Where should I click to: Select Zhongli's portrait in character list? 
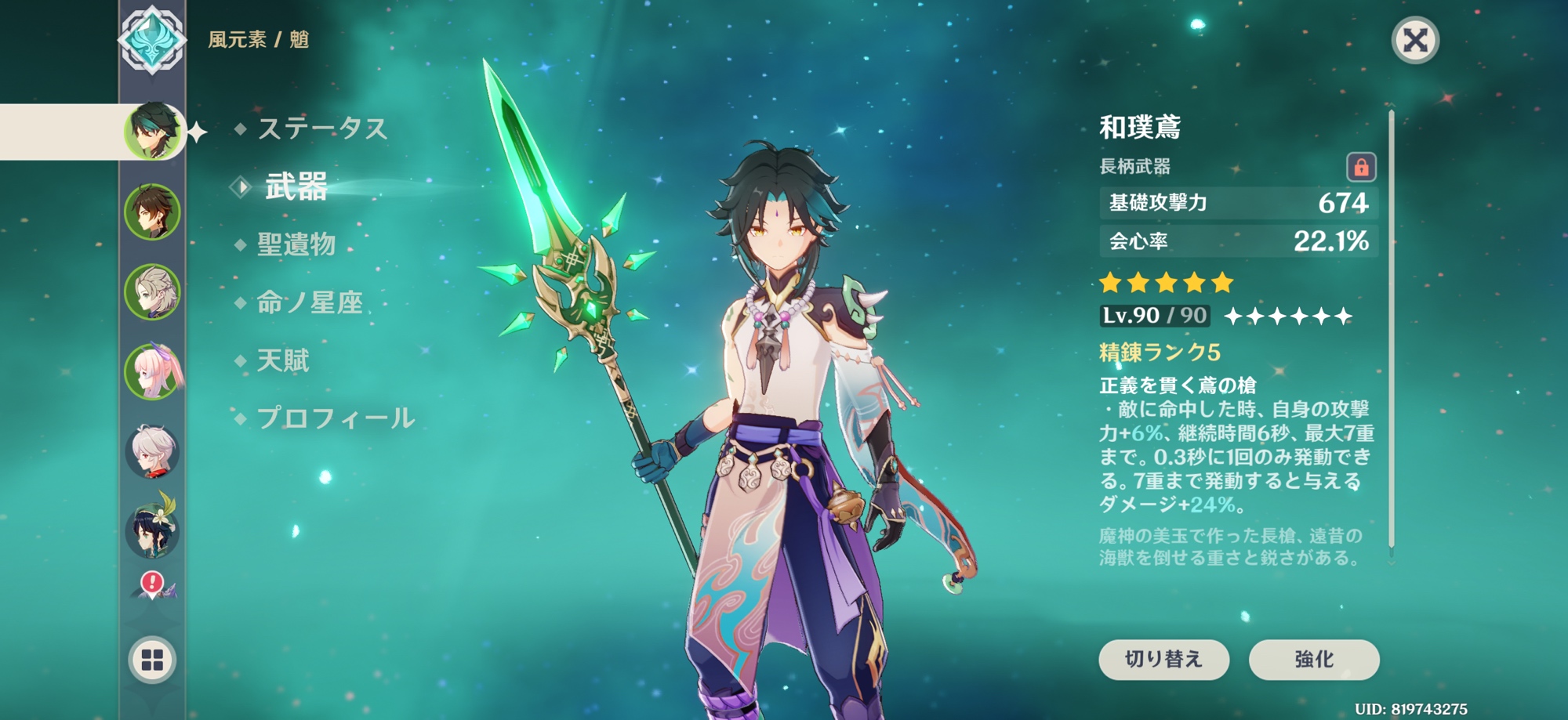pos(152,212)
